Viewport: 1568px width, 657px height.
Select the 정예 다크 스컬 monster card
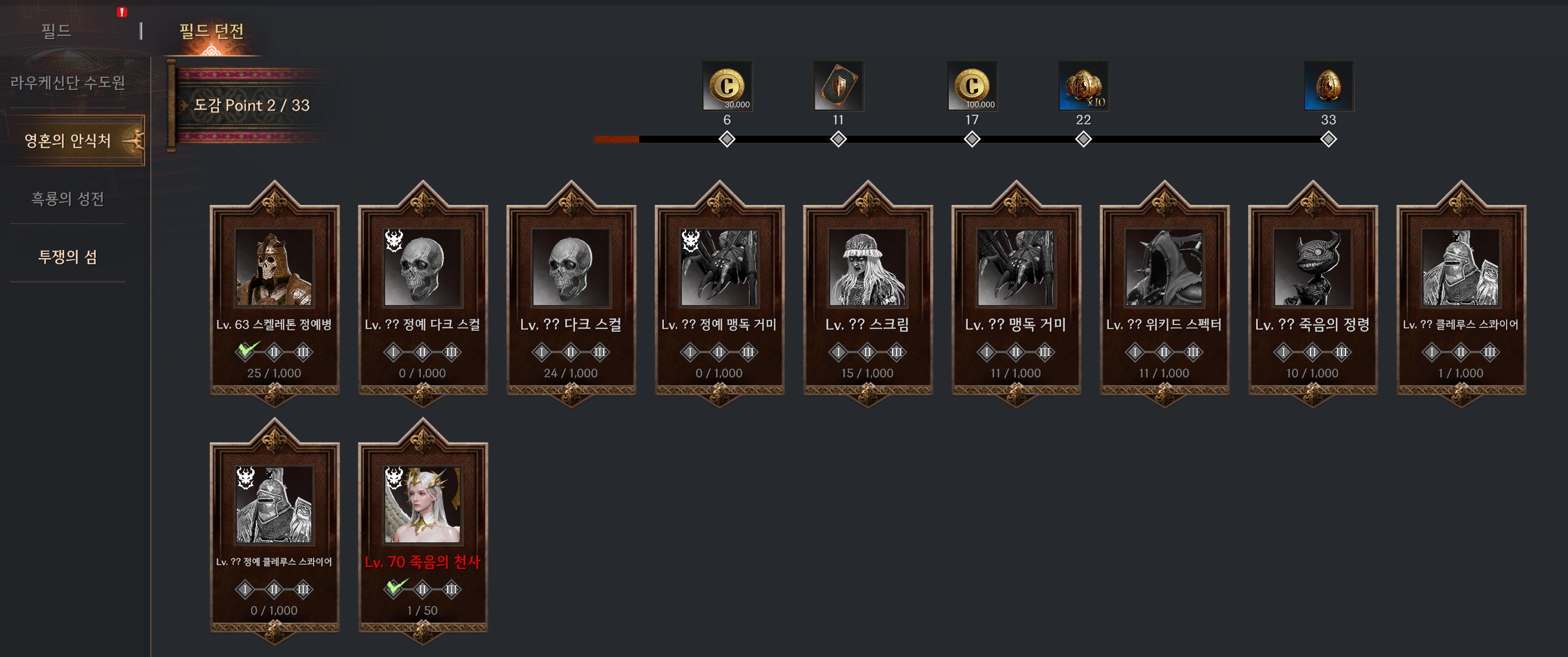tap(423, 294)
